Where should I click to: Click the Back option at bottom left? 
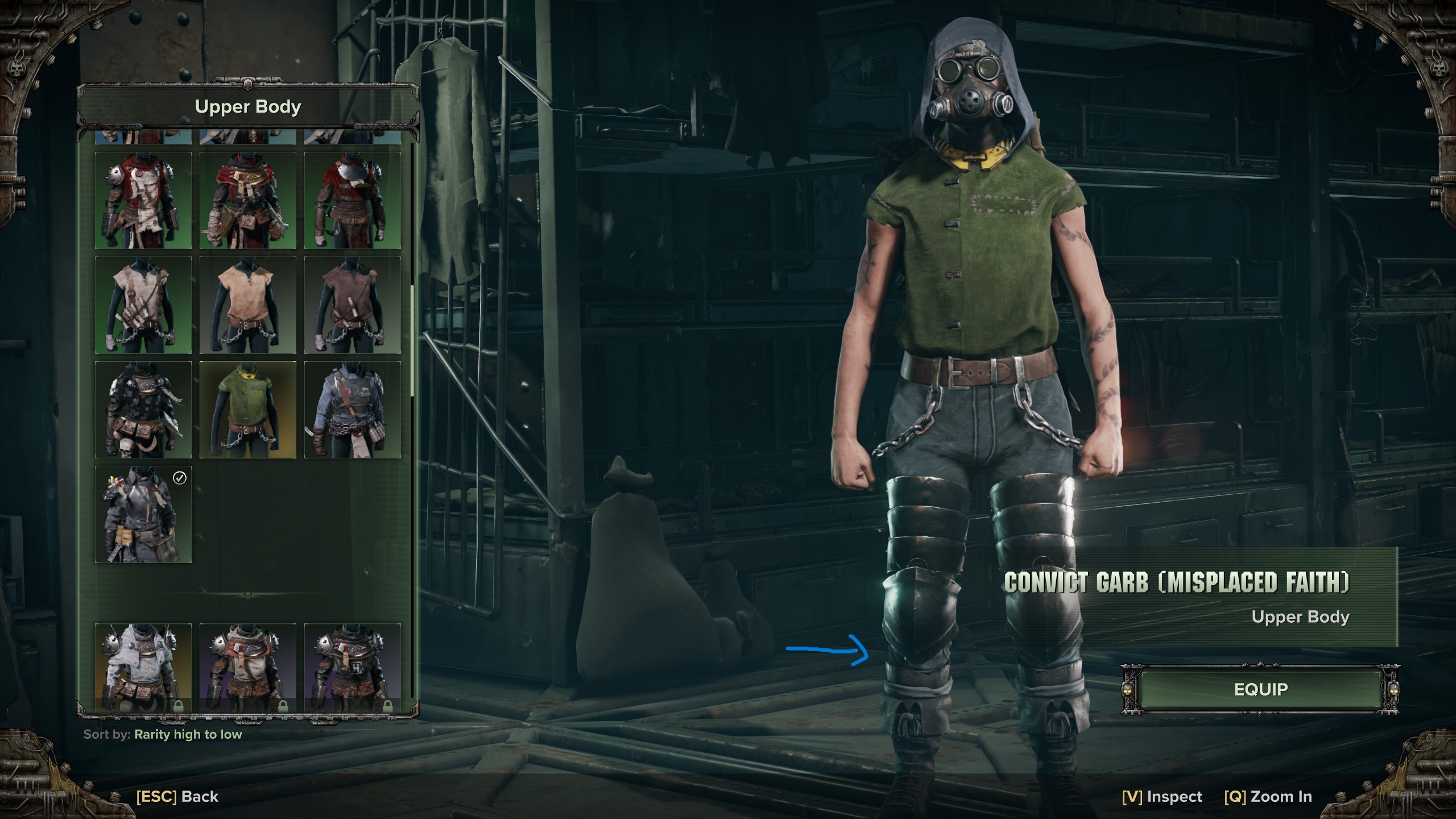177,797
